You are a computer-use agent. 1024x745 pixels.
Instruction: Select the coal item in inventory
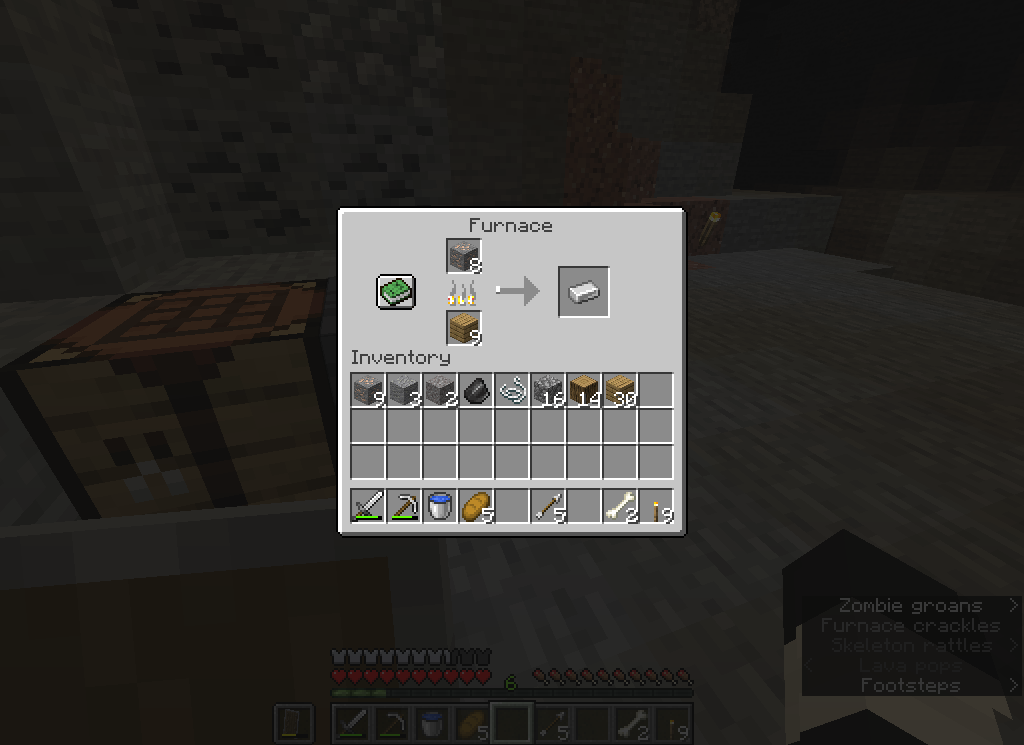[476, 390]
